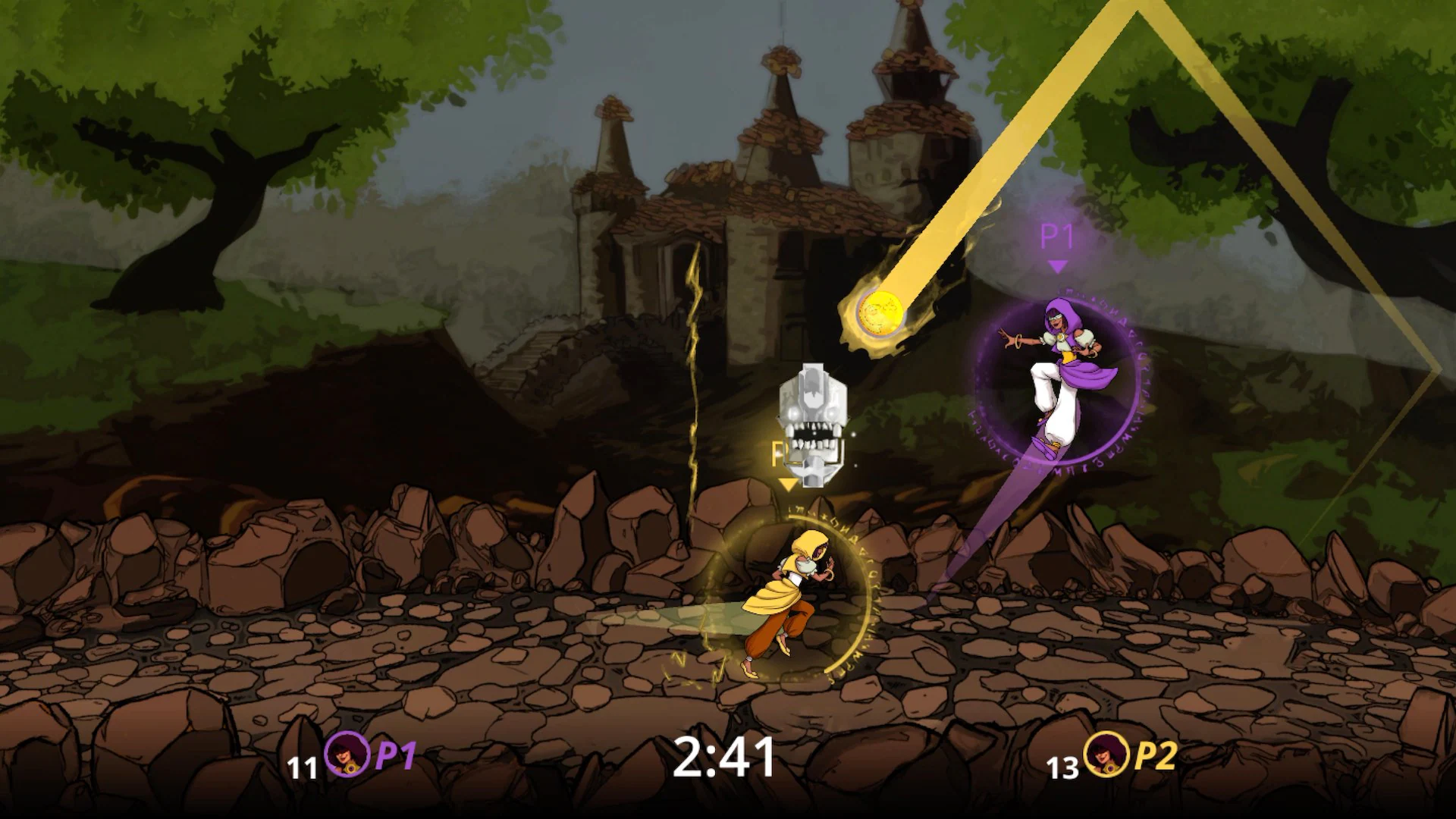Toggle the purple aura circle around P1

pos(978,387)
